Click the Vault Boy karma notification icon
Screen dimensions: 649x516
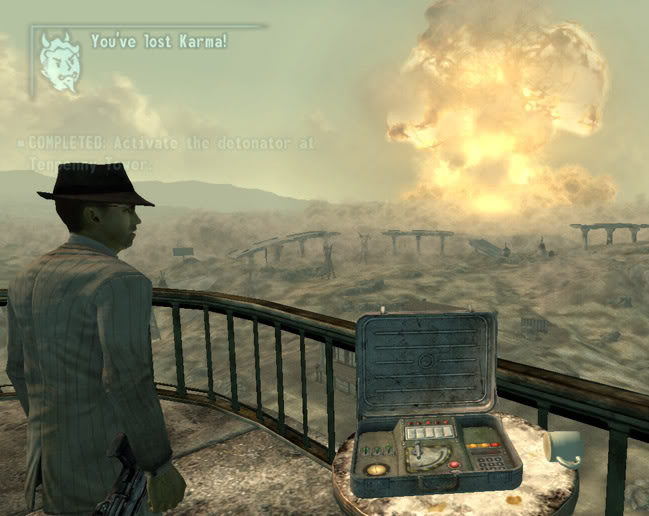pos(61,62)
